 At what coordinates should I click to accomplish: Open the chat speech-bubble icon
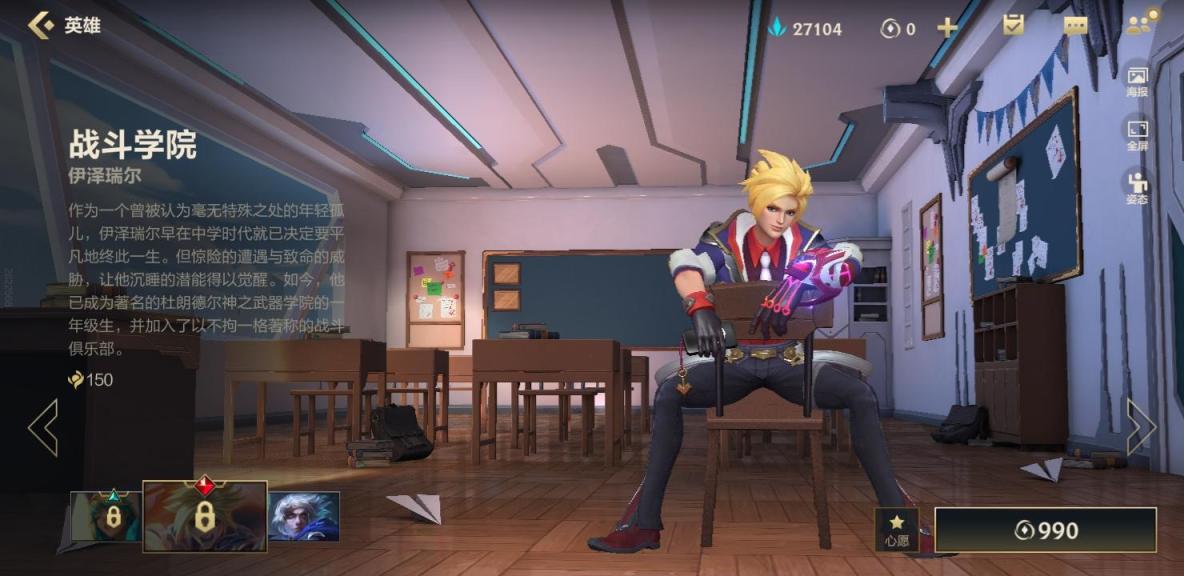[x=1075, y=27]
